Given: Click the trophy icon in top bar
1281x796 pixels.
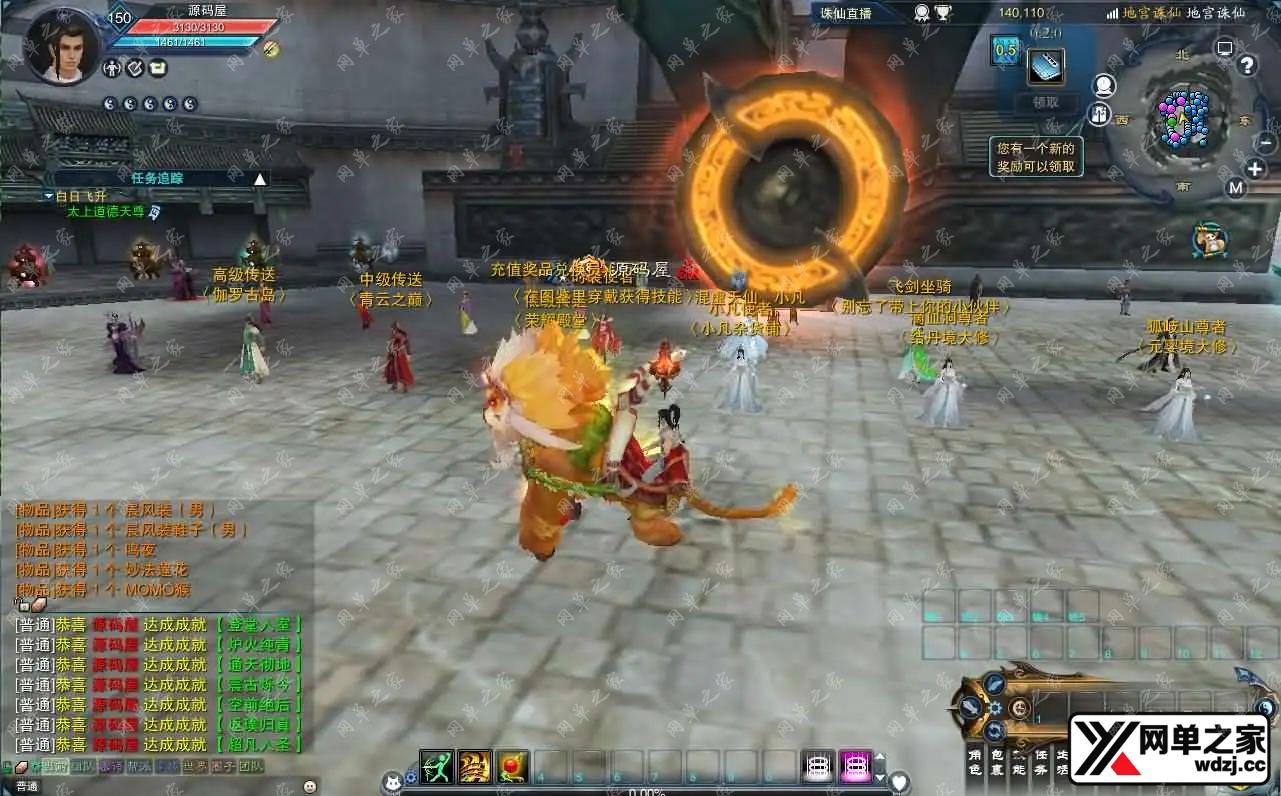Looking at the screenshot, I should click(x=943, y=13).
